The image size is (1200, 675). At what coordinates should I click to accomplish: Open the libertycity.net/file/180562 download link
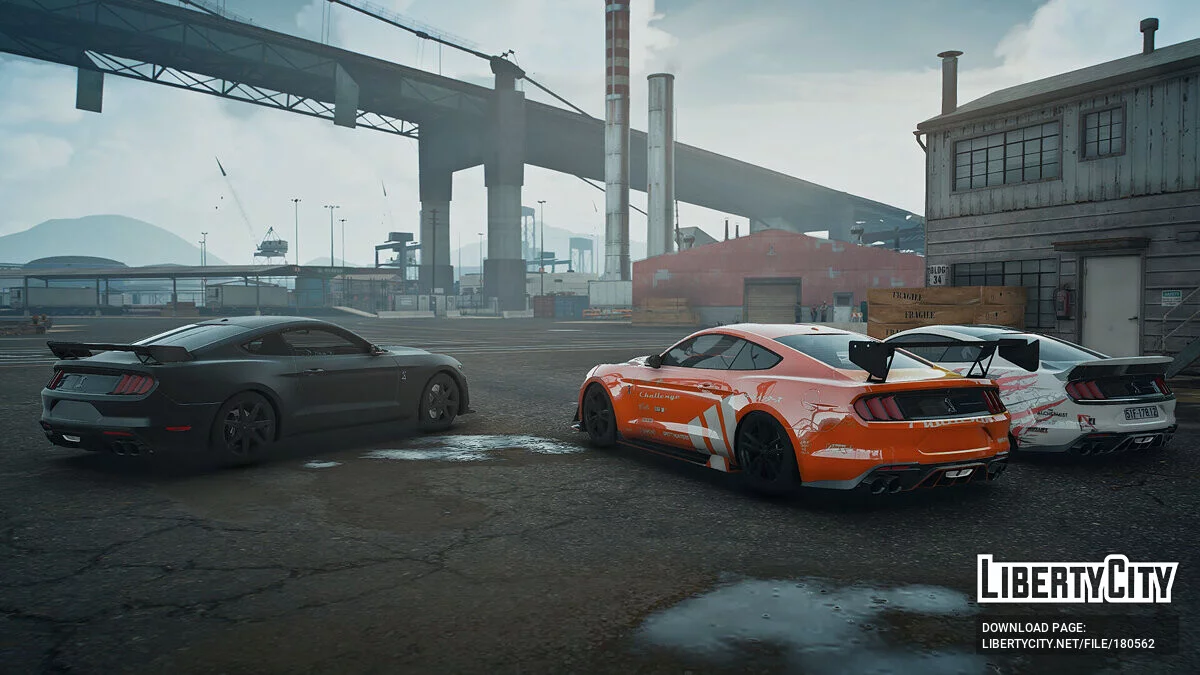point(1067,644)
